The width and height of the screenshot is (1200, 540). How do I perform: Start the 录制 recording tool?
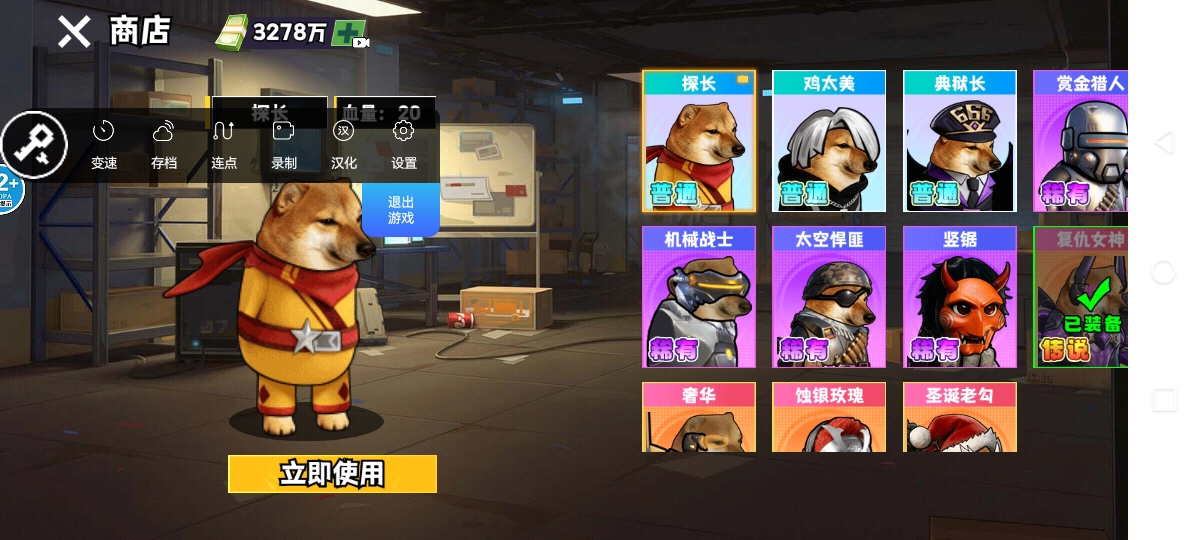[284, 145]
